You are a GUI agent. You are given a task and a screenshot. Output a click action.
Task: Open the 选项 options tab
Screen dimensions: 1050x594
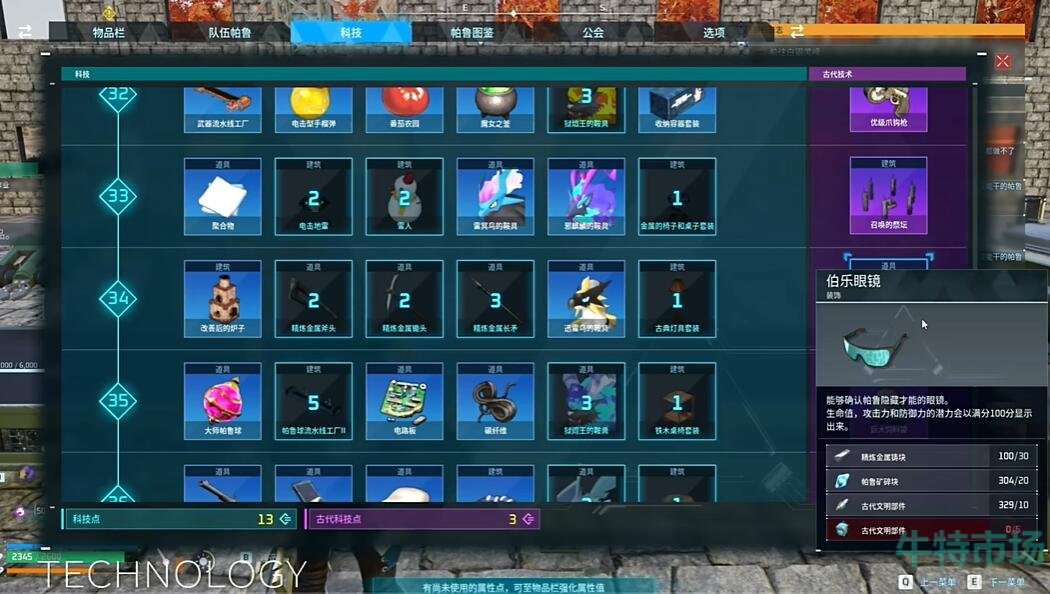[x=714, y=32]
